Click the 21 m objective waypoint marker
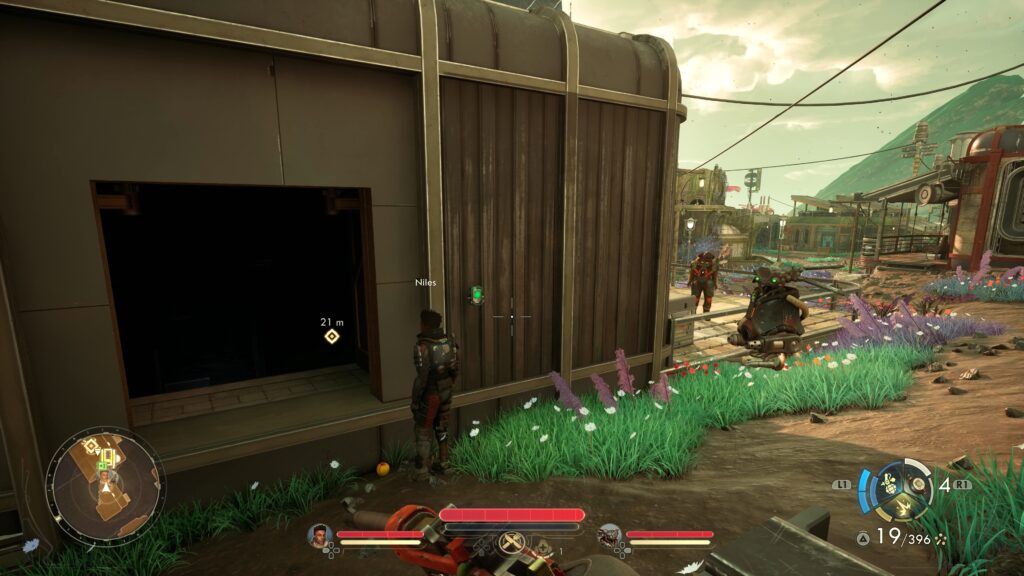 [331, 336]
